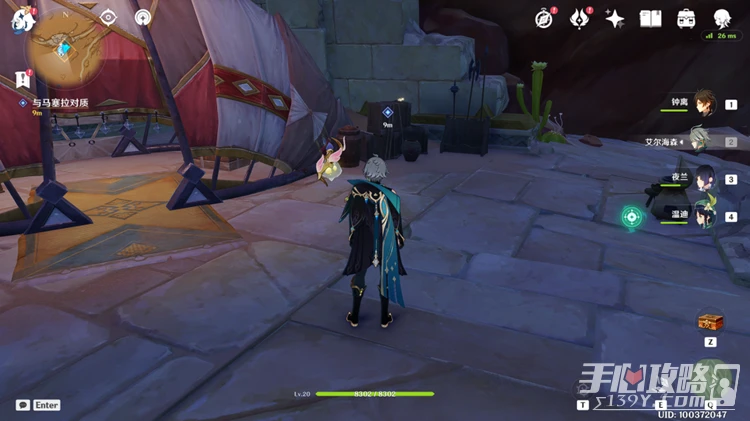Click the circular icon beside the eye
The width and height of the screenshot is (750, 421).
[x=143, y=17]
